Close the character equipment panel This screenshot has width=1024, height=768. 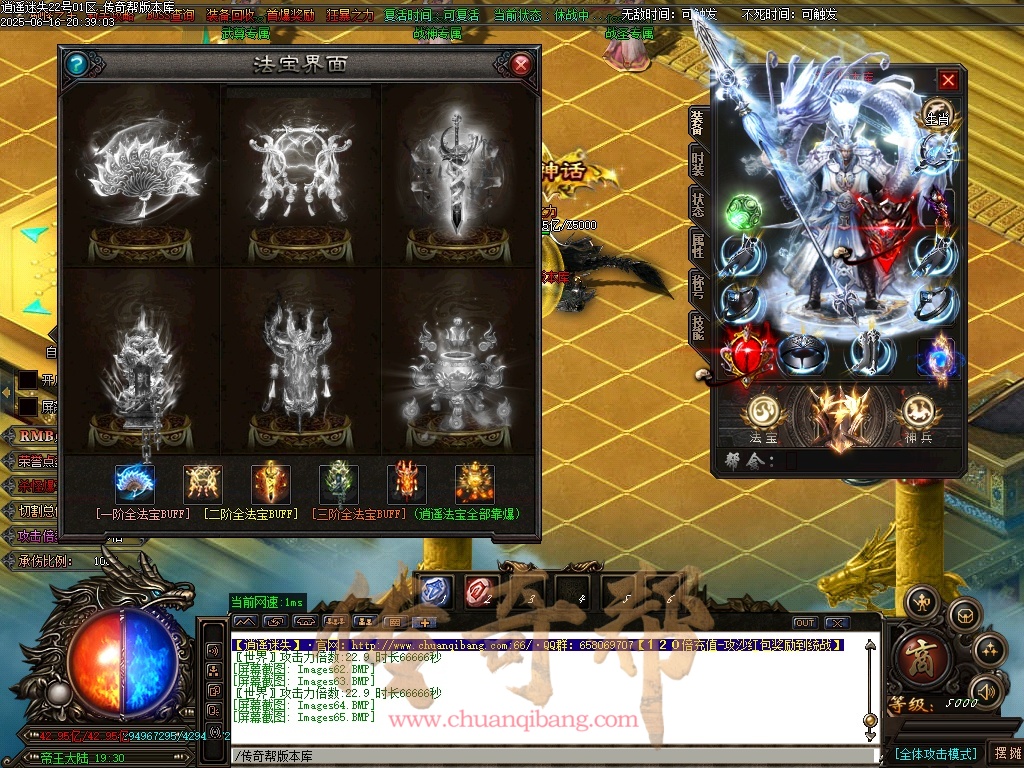coord(948,80)
